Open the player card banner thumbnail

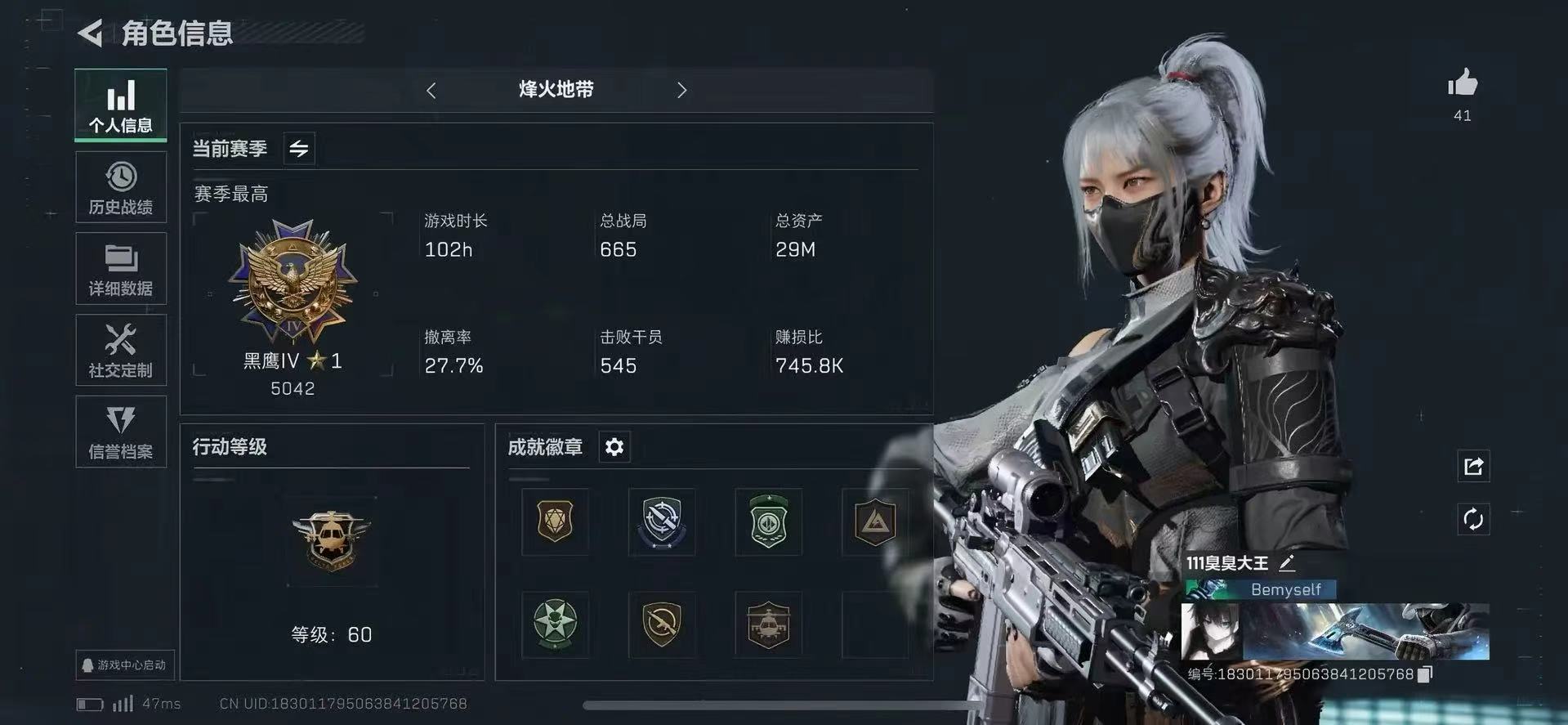coord(1335,631)
